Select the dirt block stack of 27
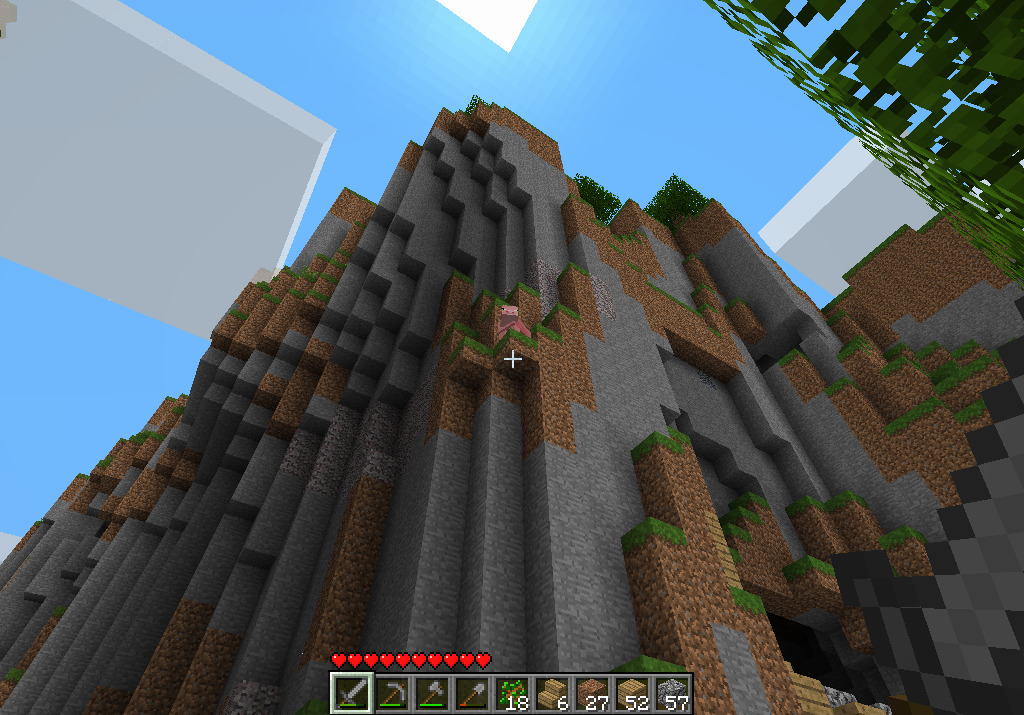The height and width of the screenshot is (715, 1024). tap(592, 693)
